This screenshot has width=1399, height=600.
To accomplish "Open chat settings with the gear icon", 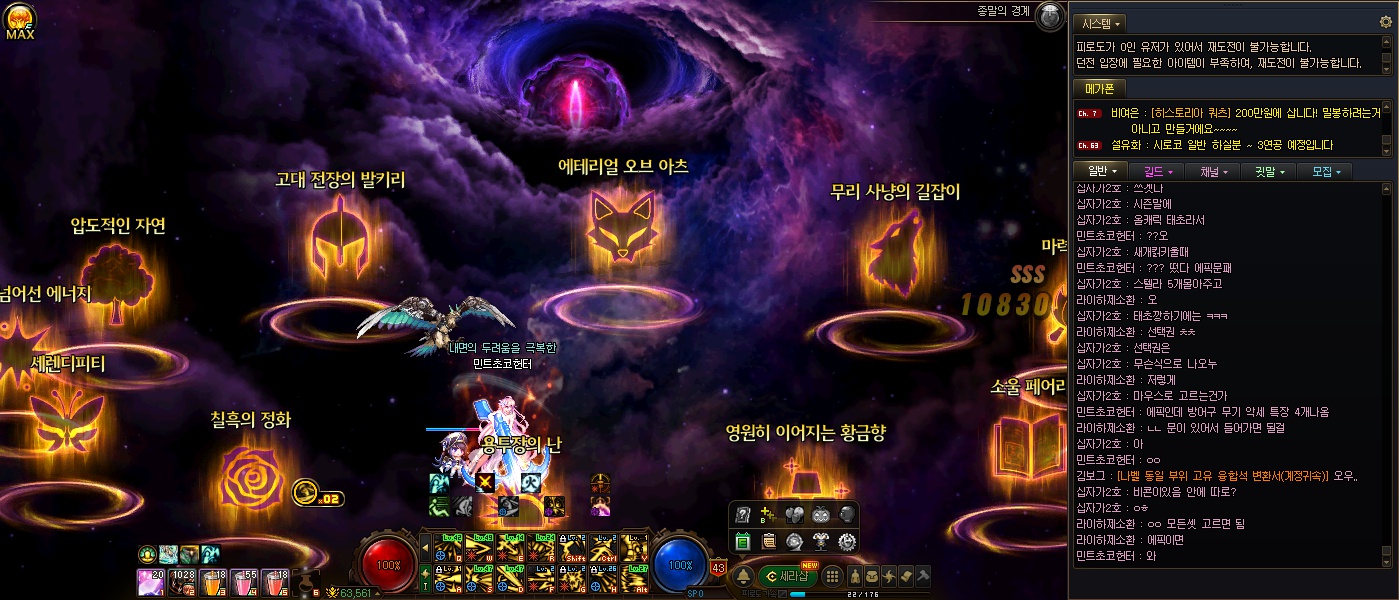I will (x=1385, y=22).
